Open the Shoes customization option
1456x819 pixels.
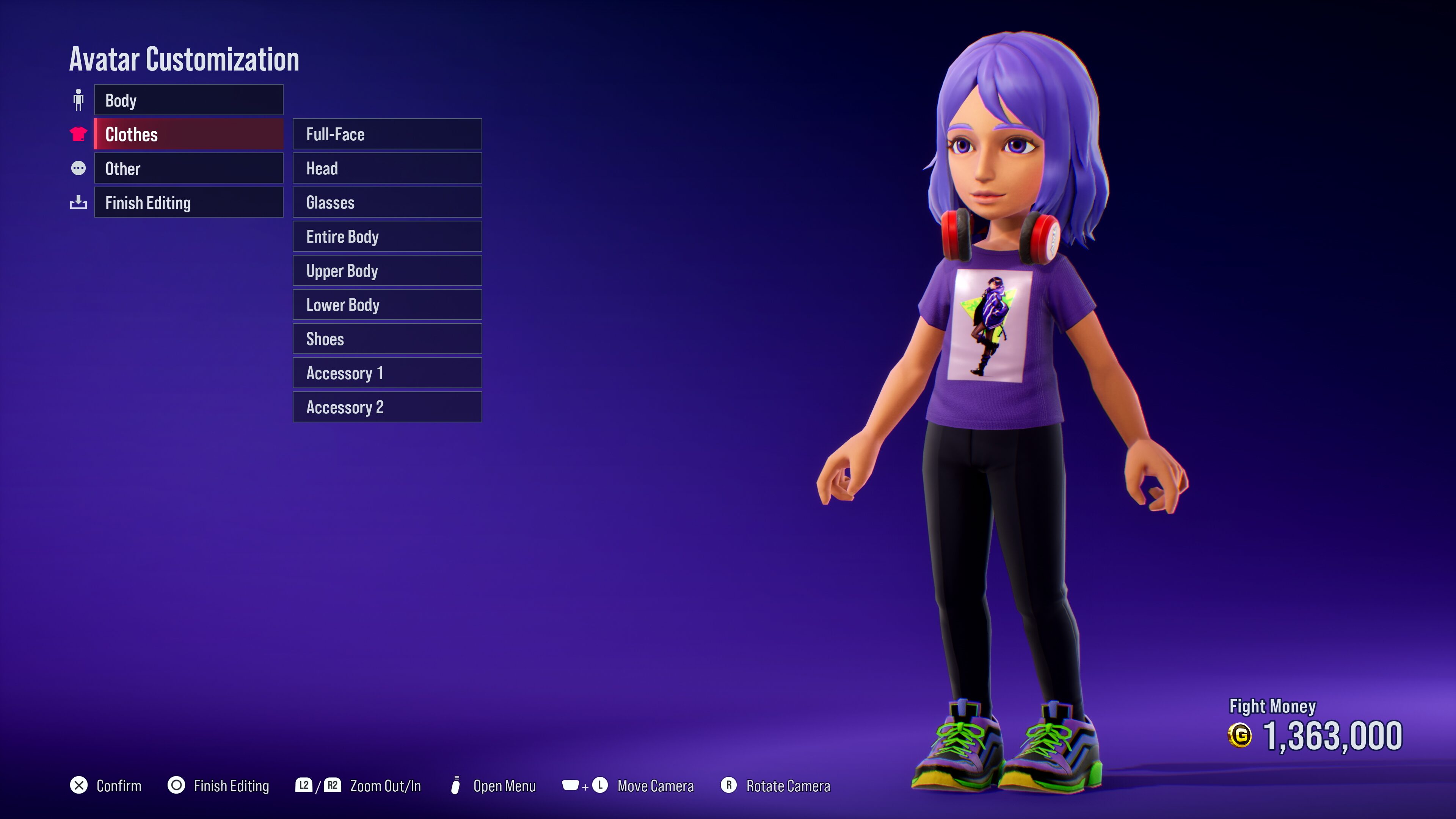point(387,339)
